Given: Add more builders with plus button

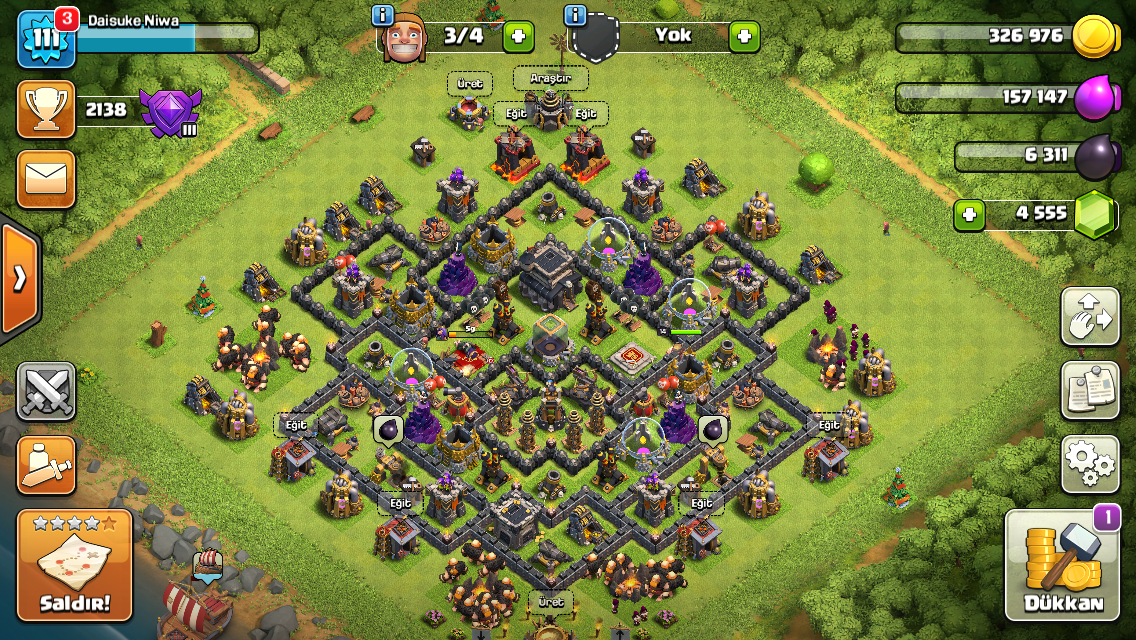Looking at the screenshot, I should point(518,37).
